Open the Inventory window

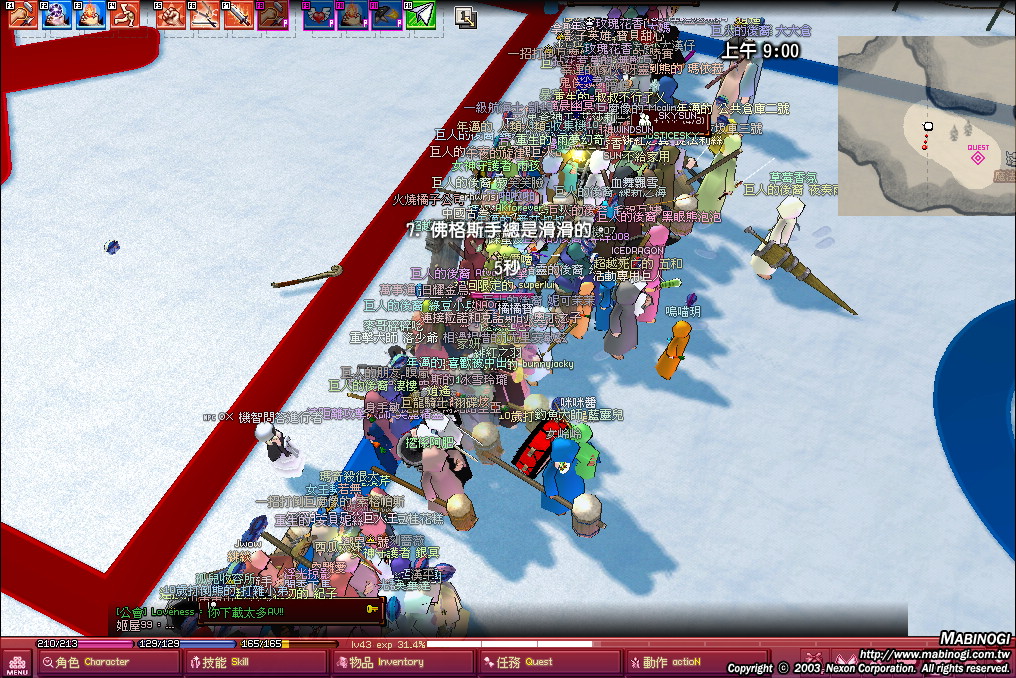point(400,662)
